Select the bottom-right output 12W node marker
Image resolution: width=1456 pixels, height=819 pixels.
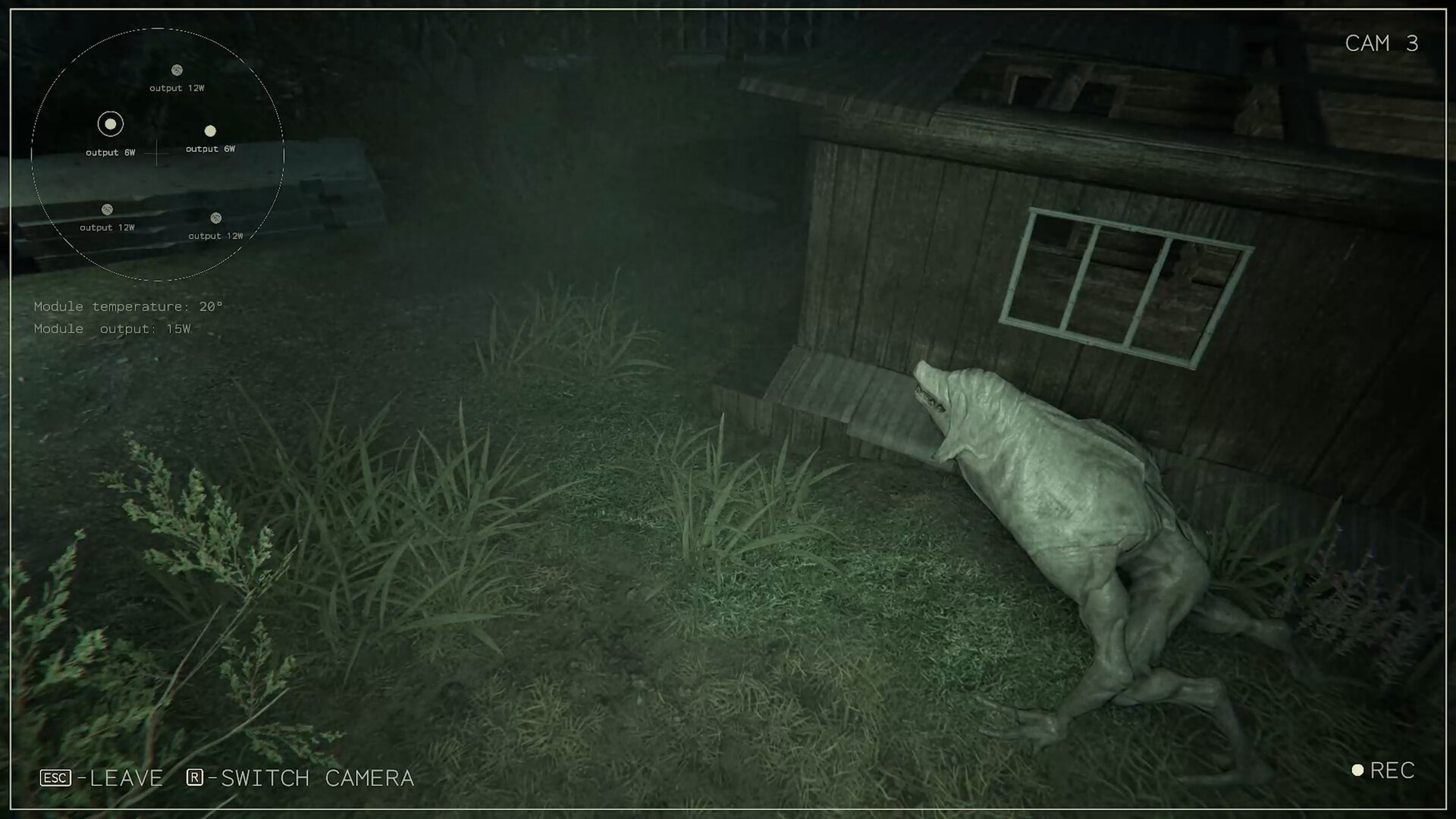pos(215,218)
